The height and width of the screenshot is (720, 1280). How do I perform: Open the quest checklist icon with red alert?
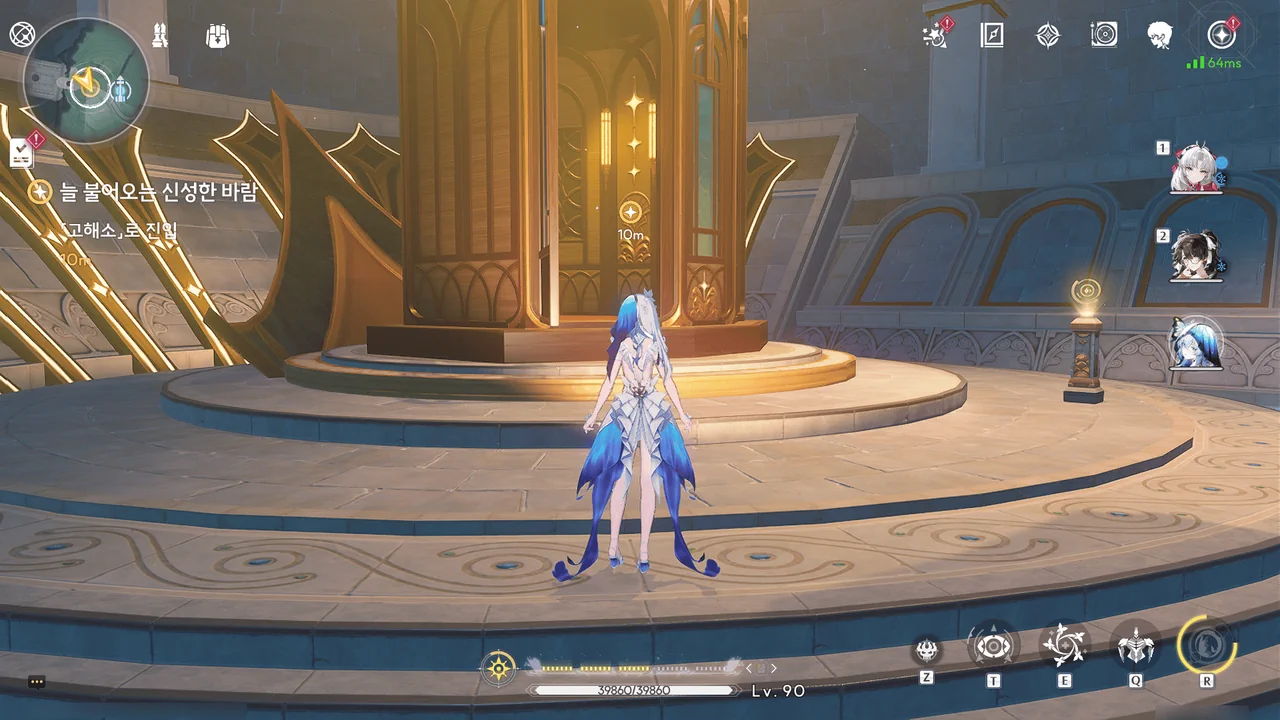[x=23, y=152]
